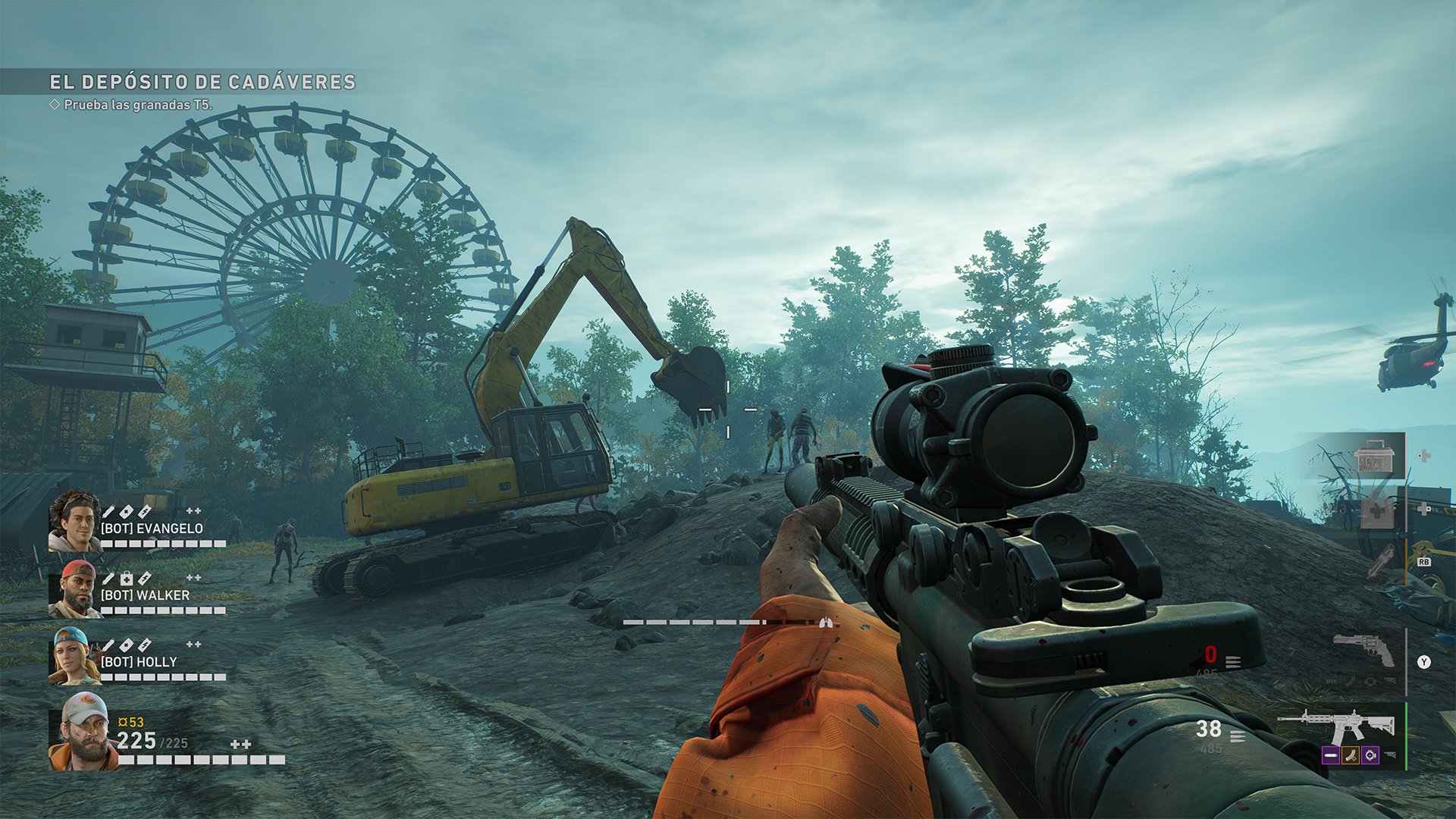Click Walker's teammate portrait
The height and width of the screenshot is (819, 1456).
click(x=75, y=589)
